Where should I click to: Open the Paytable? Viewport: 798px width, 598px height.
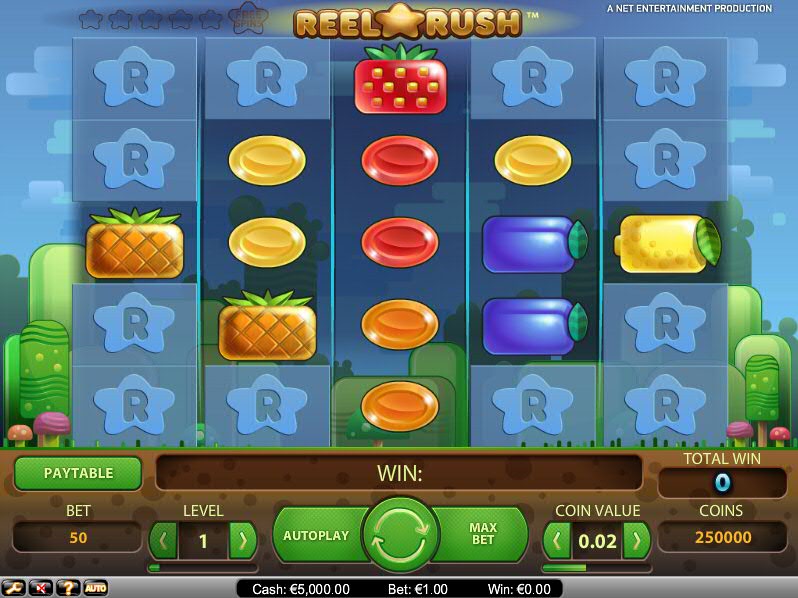pos(78,473)
